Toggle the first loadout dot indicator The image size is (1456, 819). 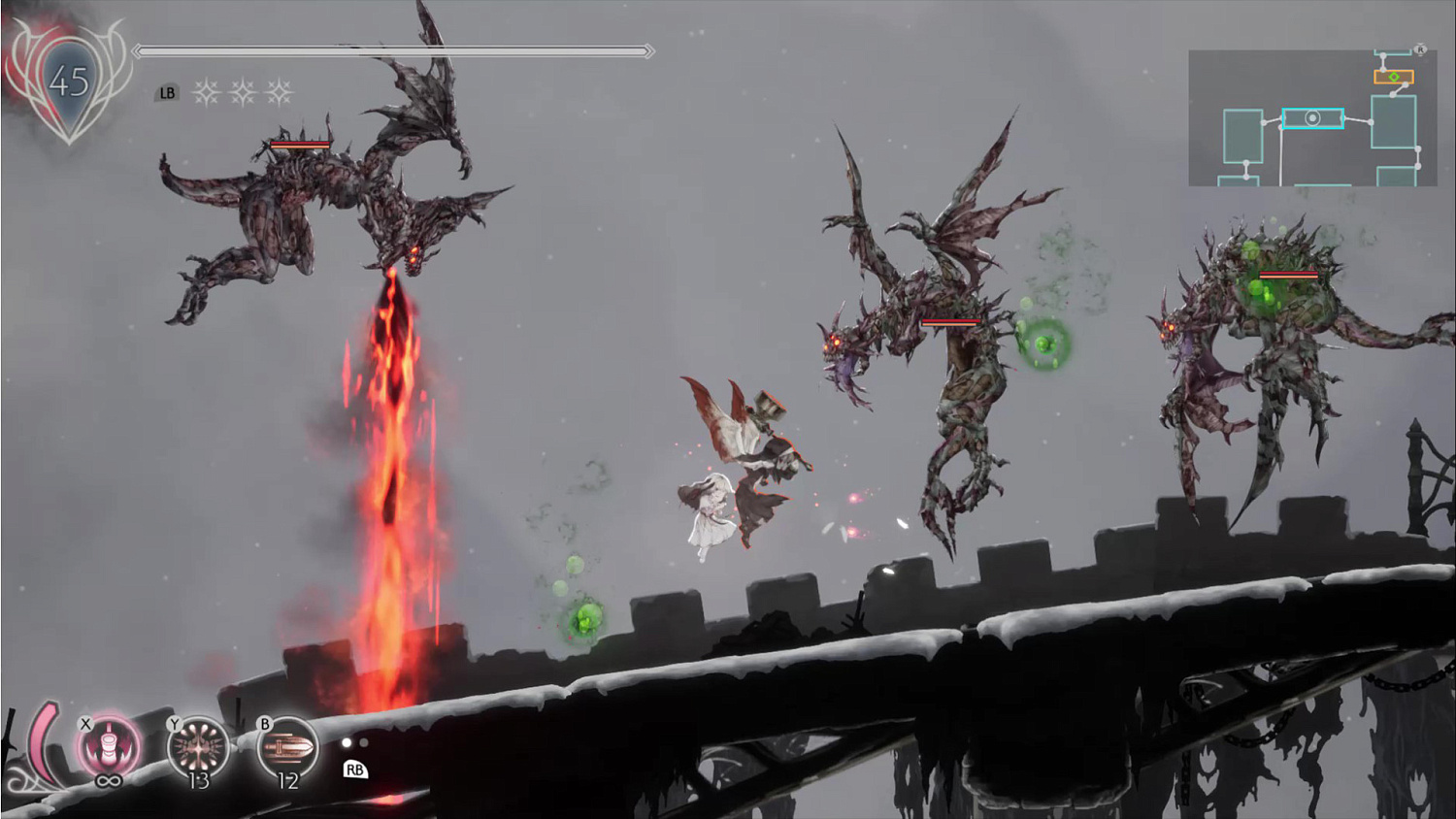click(346, 744)
